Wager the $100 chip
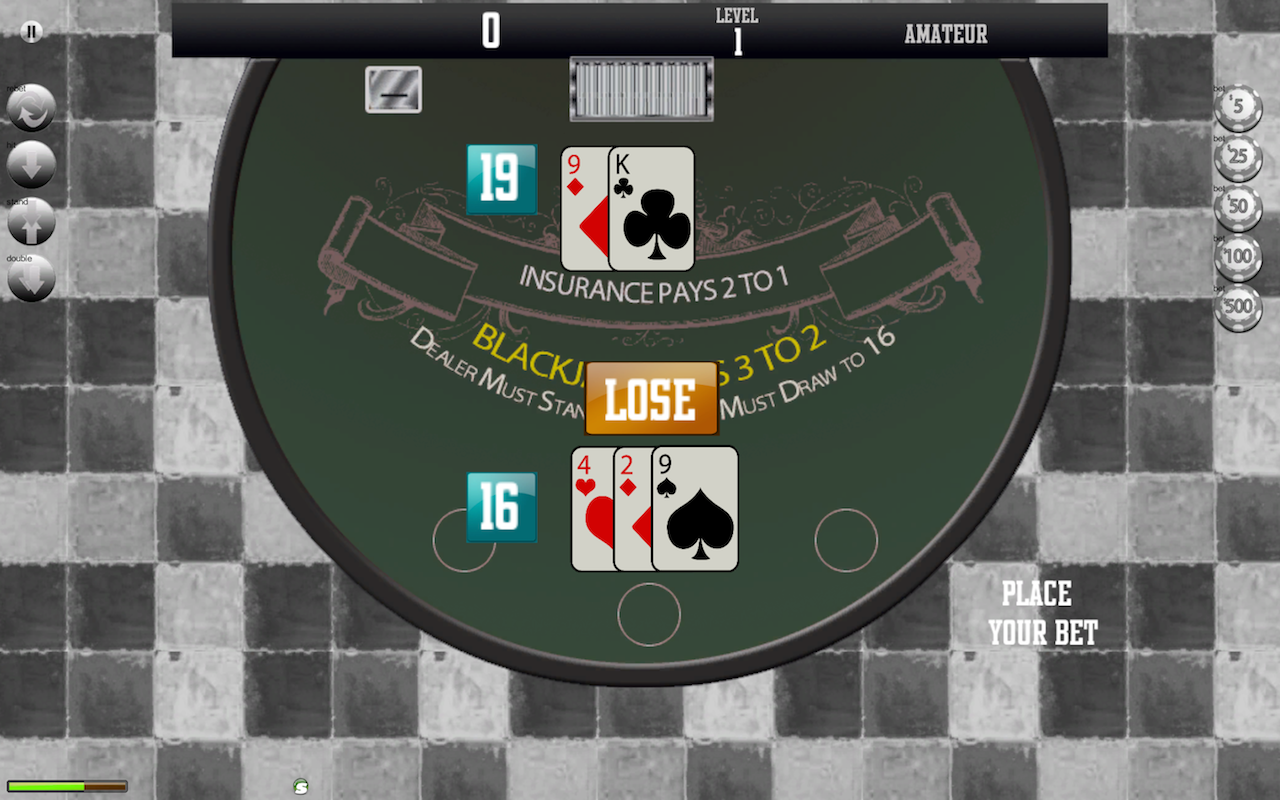This screenshot has height=800, width=1280. click(1238, 258)
